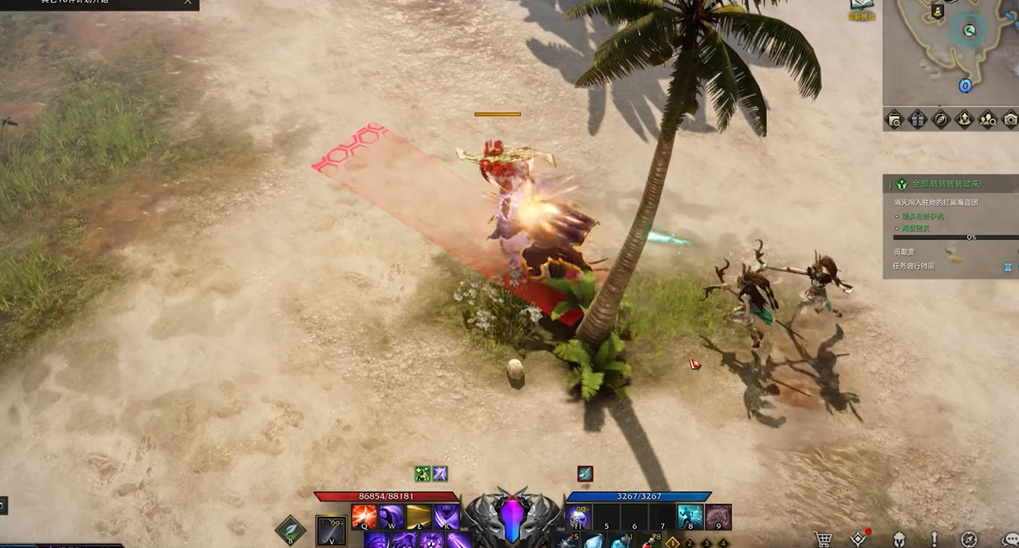1019x548 pixels.
Task: Use the purple crescent skill on W
Action: 391,518
